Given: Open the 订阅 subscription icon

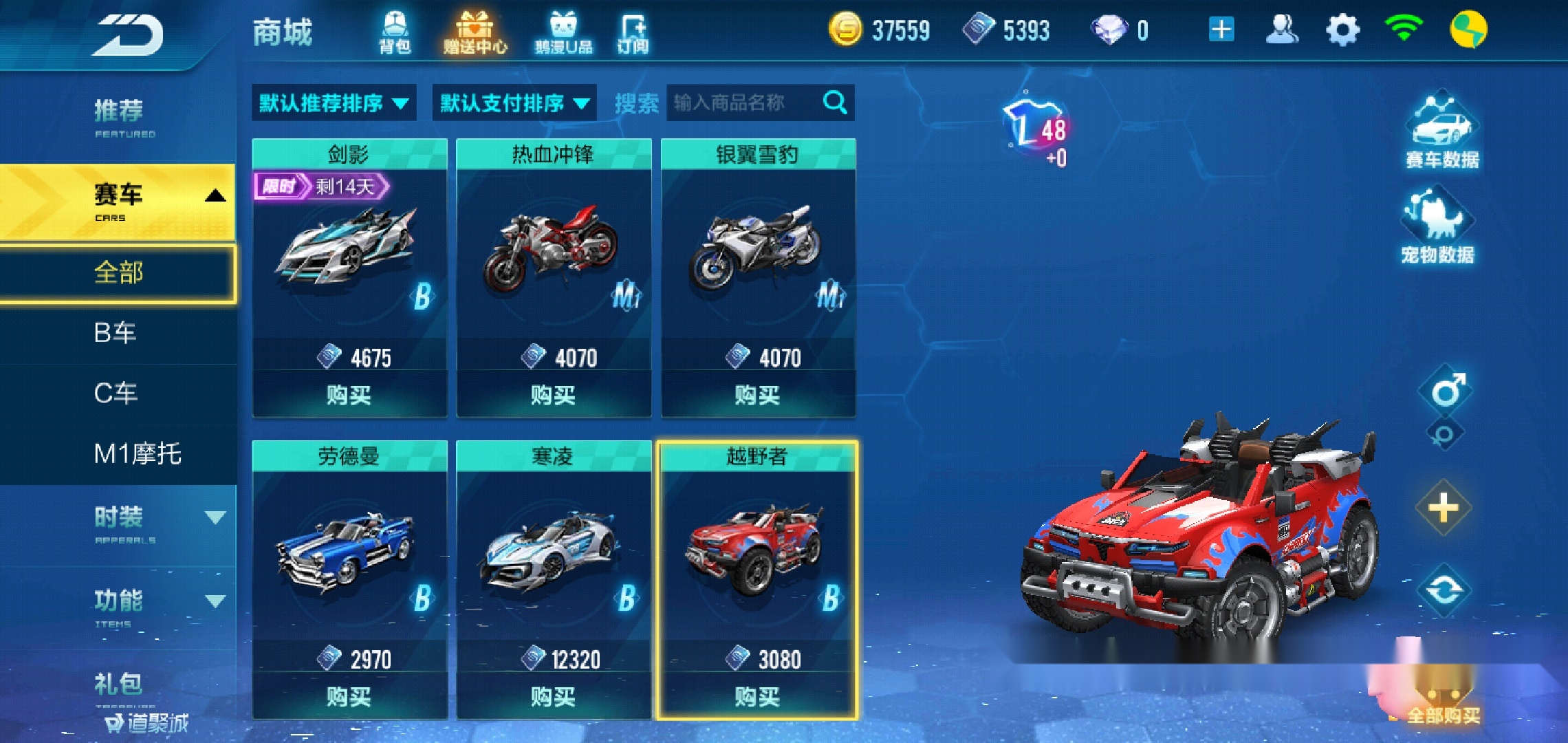Looking at the screenshot, I should [633, 31].
